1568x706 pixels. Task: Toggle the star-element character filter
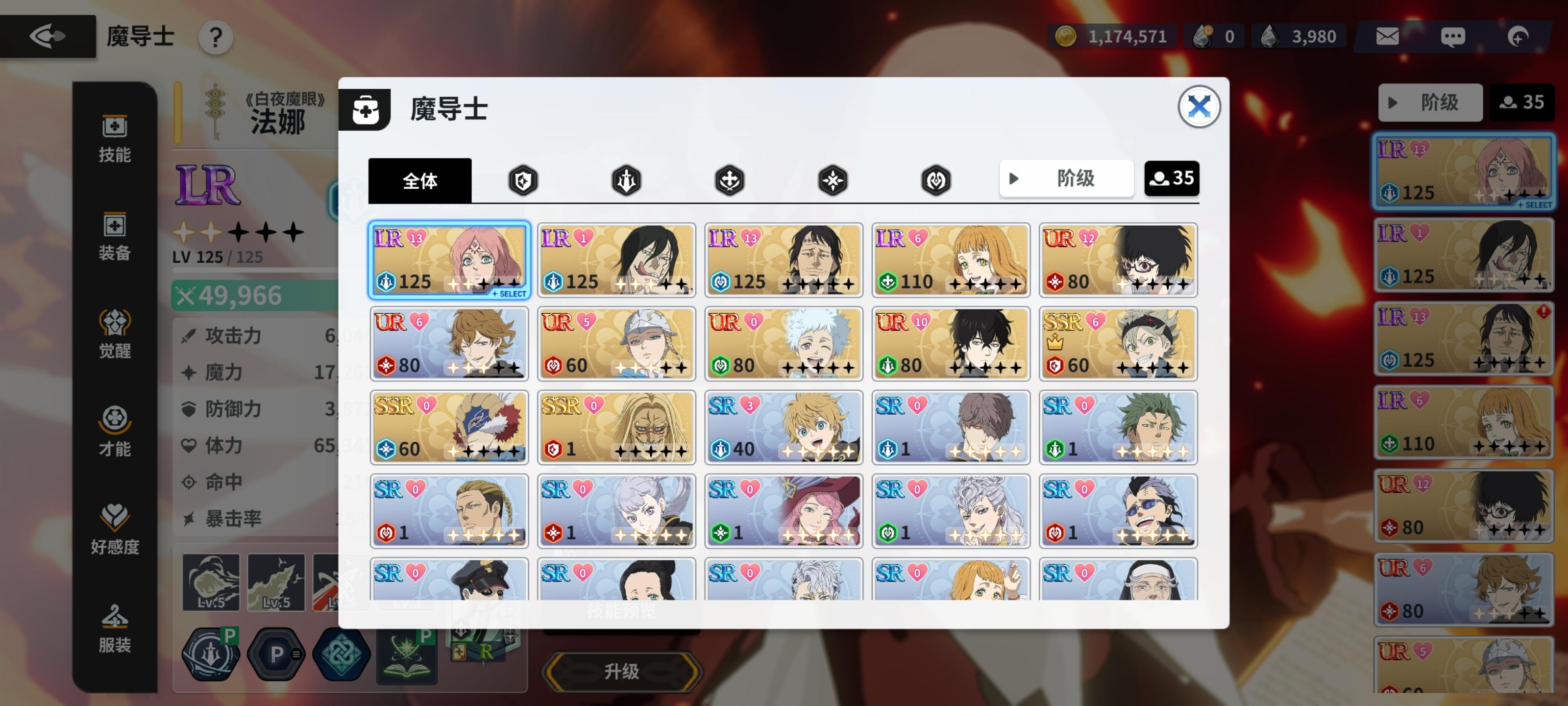pyautogui.click(x=833, y=180)
